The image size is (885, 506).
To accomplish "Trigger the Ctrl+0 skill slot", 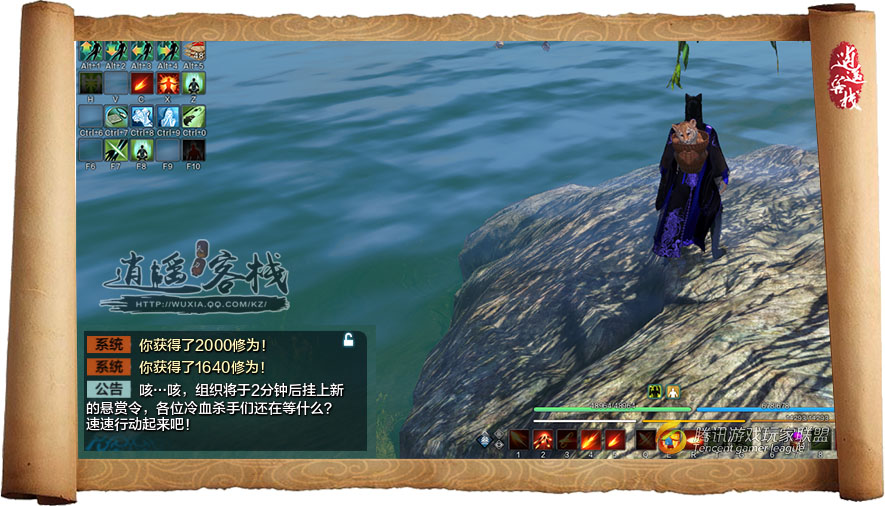I will 194,116.
